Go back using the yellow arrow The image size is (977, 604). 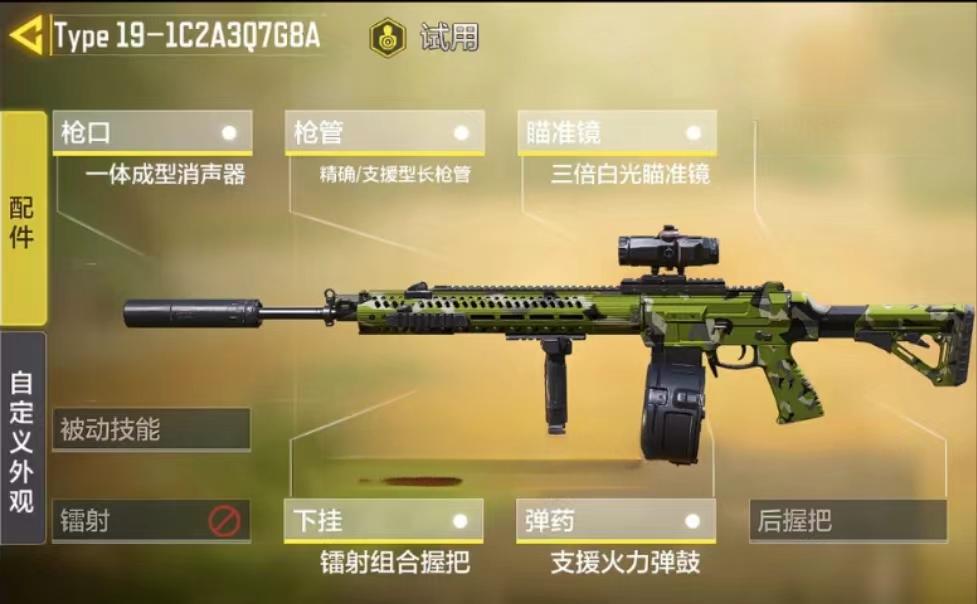[26, 36]
